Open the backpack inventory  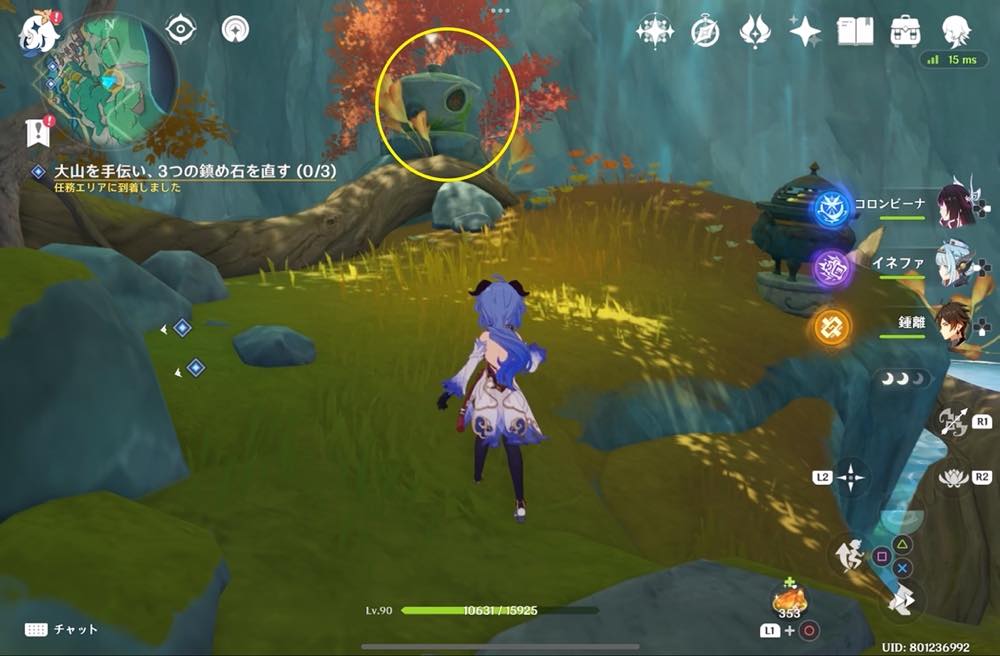(x=906, y=31)
